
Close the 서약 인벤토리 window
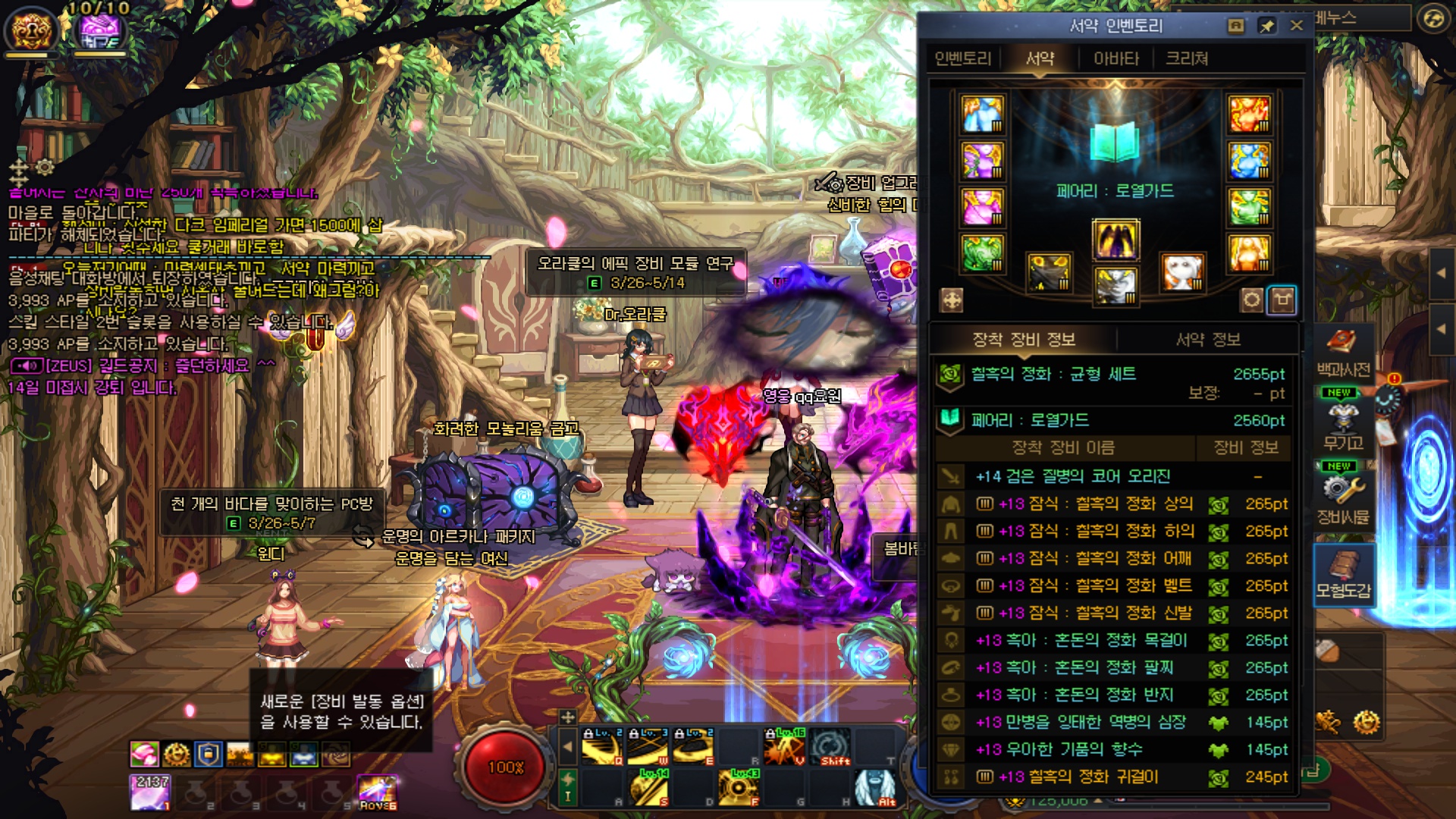click(x=1297, y=26)
